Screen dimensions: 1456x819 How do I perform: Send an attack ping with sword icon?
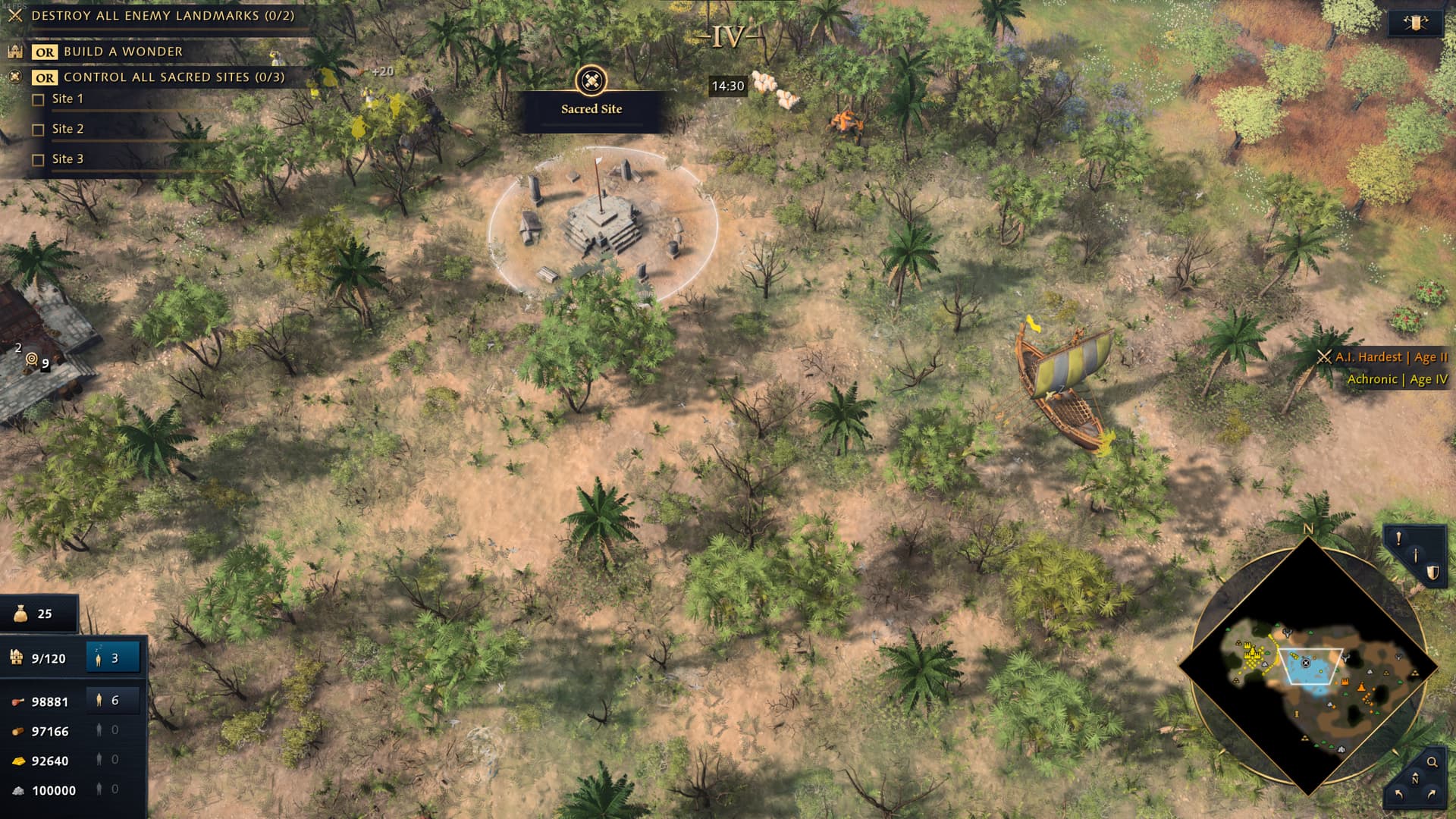[1415, 555]
